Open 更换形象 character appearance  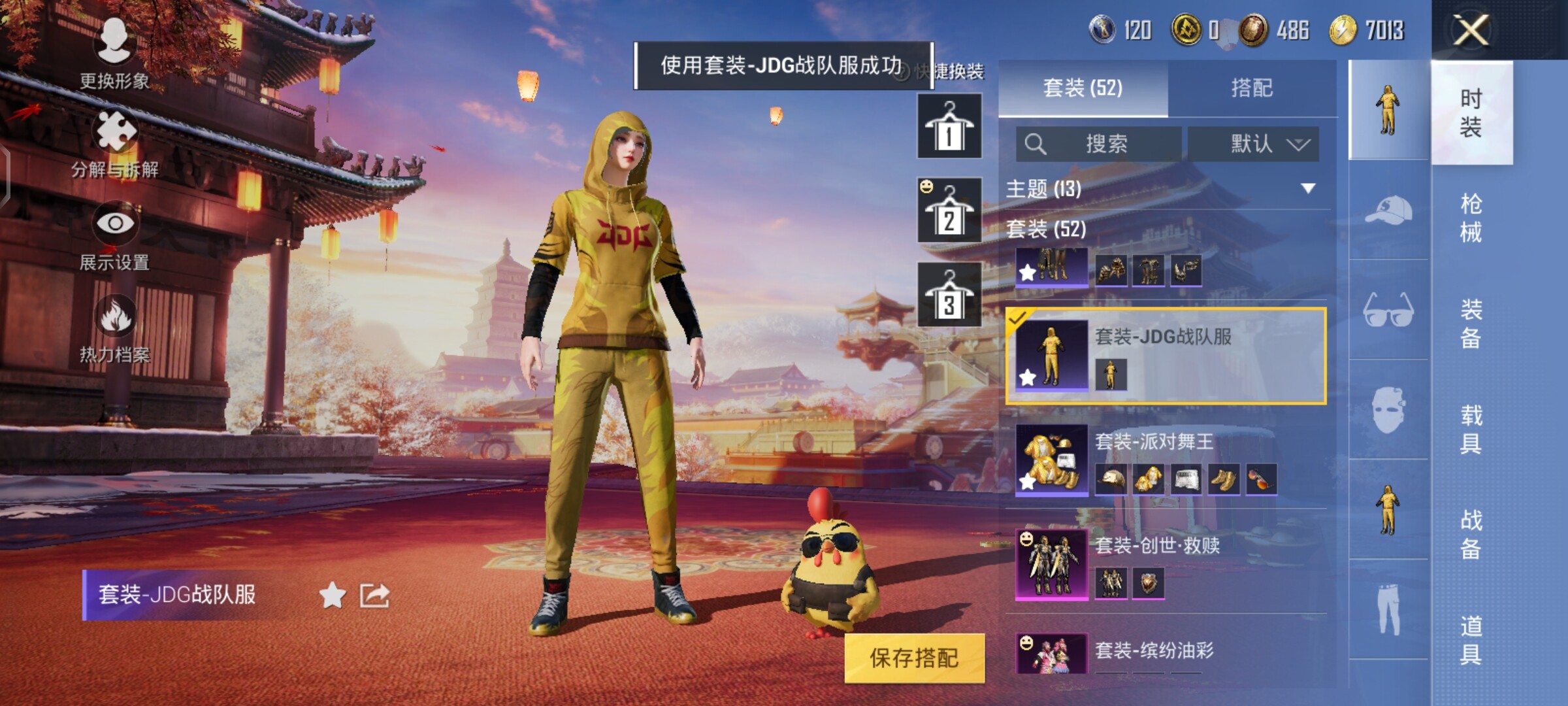click(114, 54)
